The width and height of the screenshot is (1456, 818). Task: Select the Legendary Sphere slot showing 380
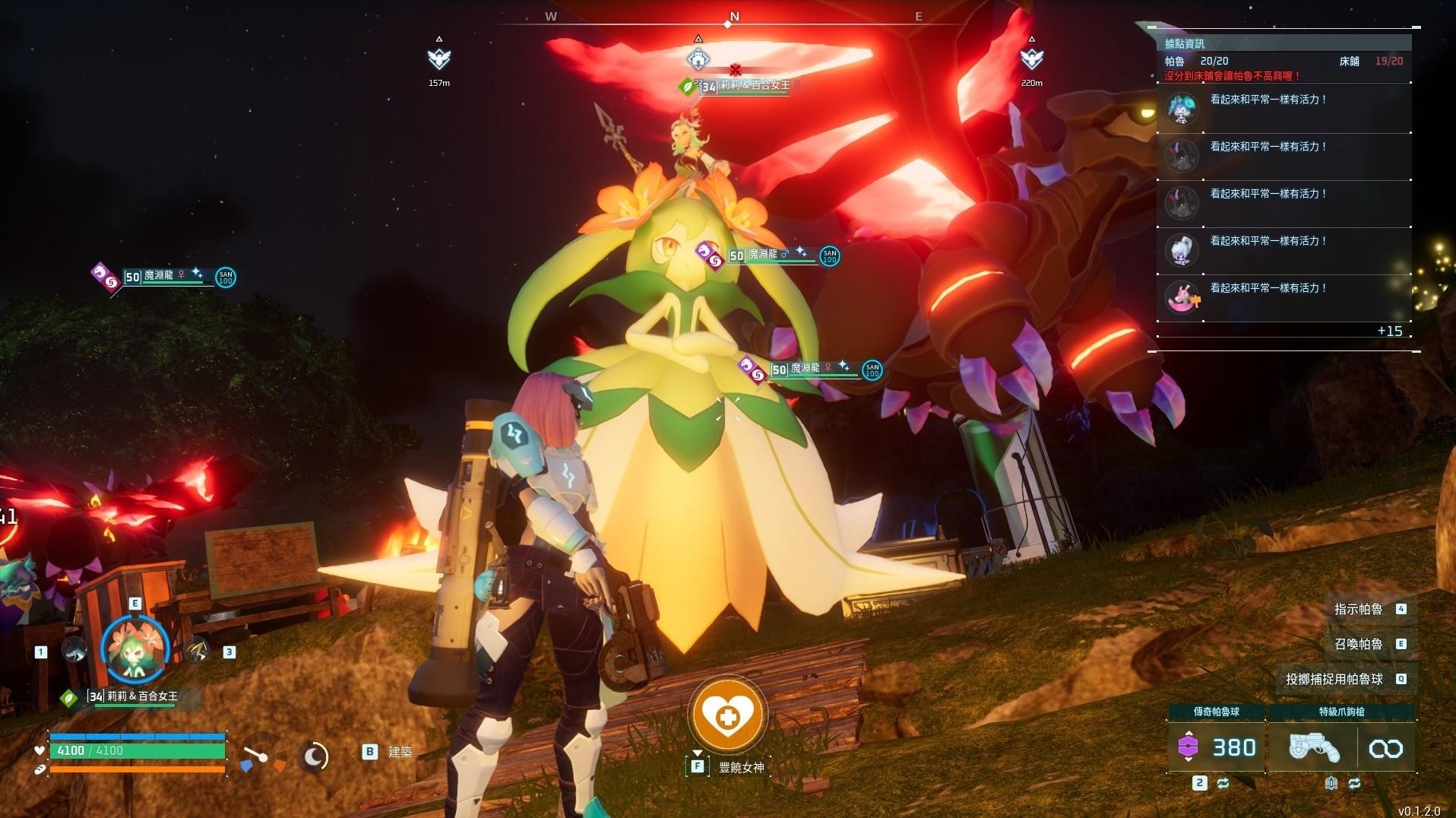tap(1216, 748)
